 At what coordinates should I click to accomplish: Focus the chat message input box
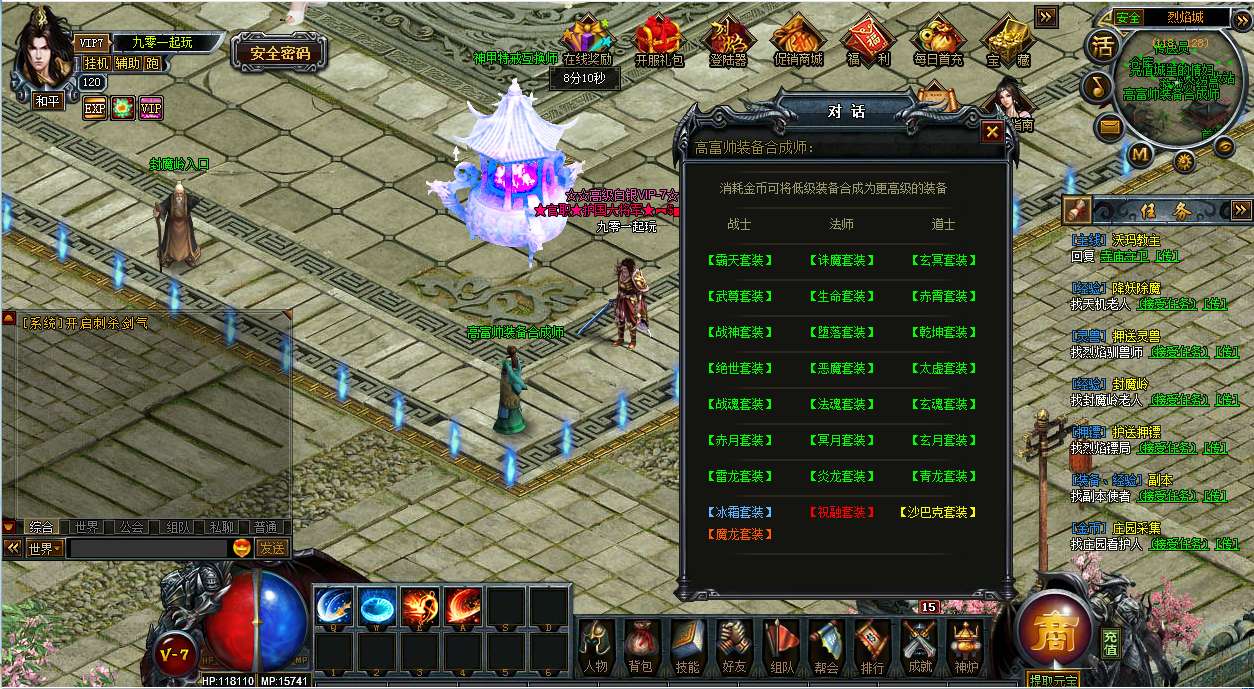tap(148, 548)
